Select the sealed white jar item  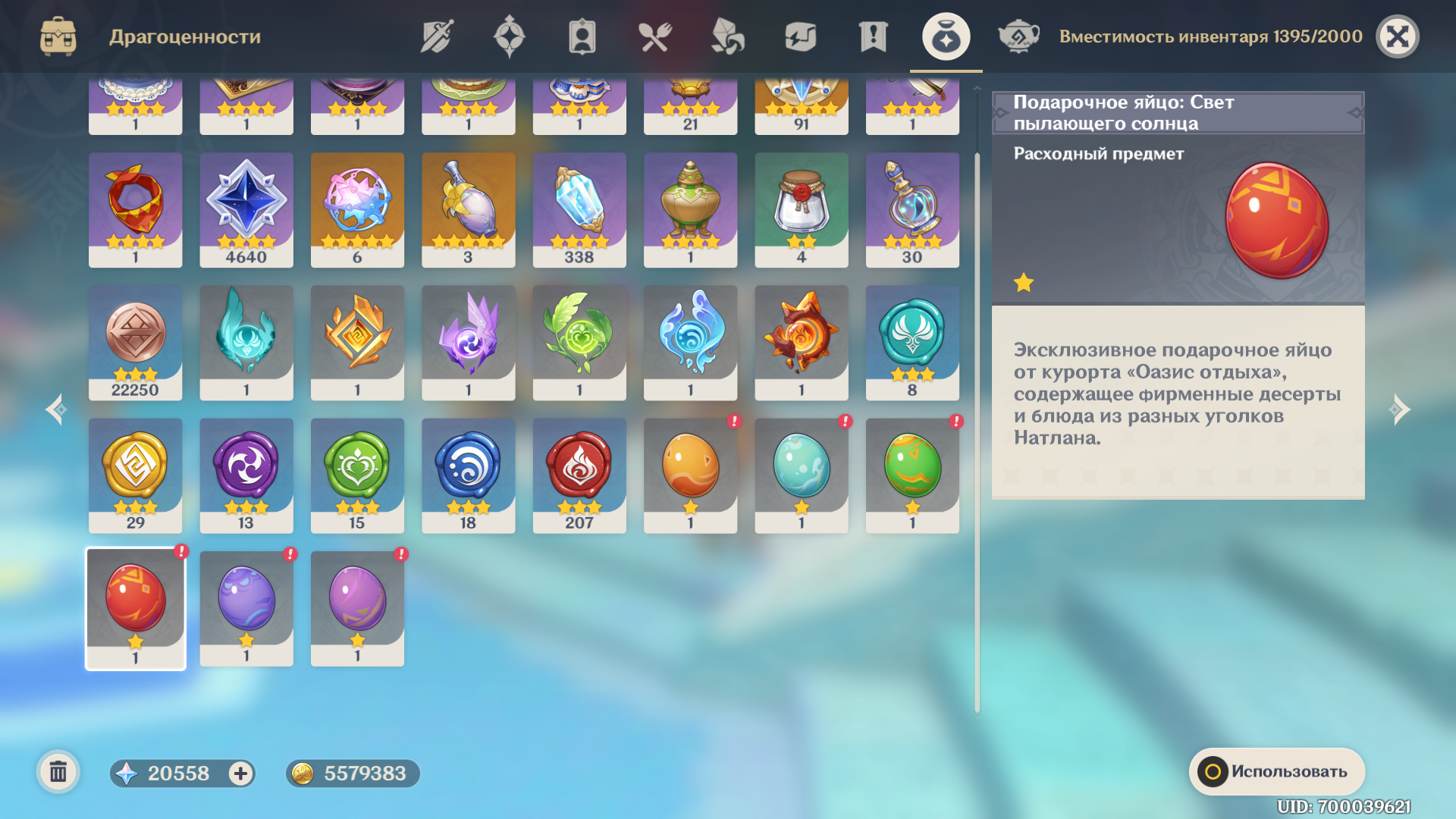pyautogui.click(x=802, y=209)
